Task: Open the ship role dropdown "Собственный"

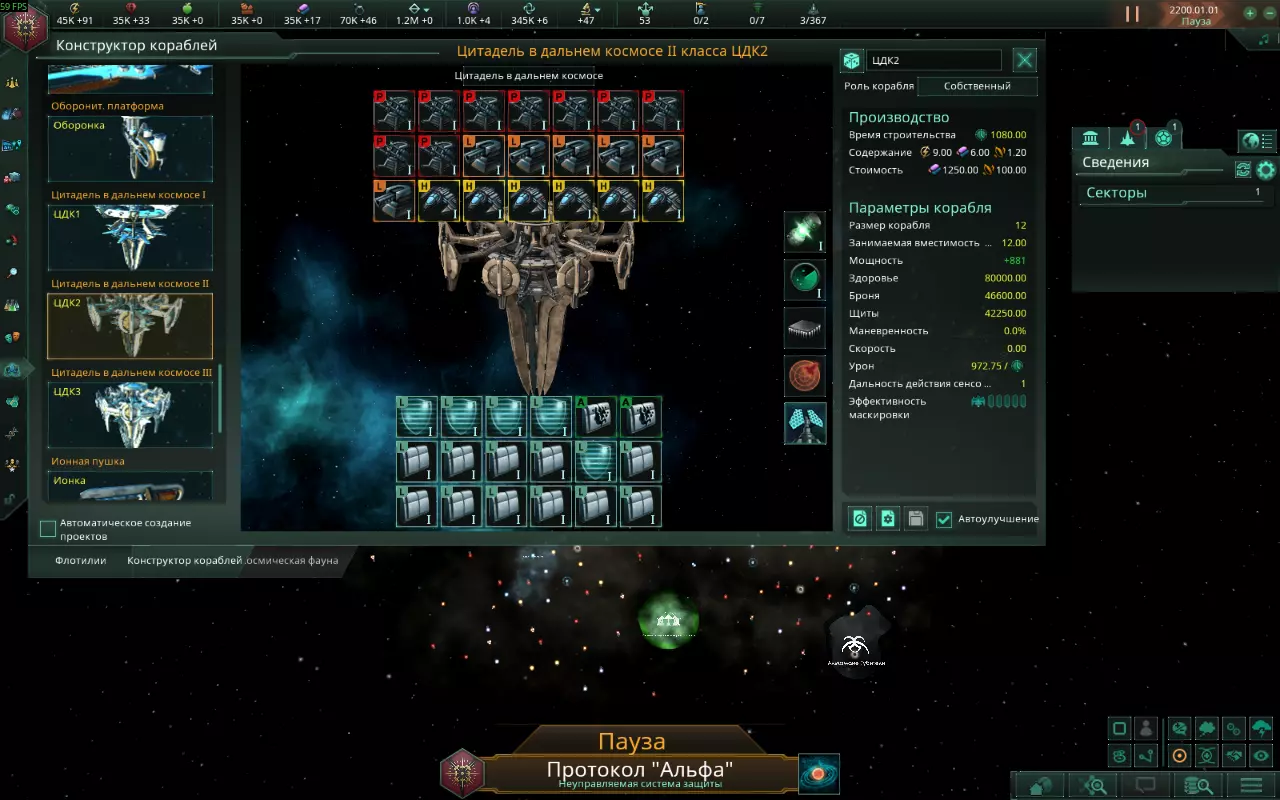Action: click(977, 86)
